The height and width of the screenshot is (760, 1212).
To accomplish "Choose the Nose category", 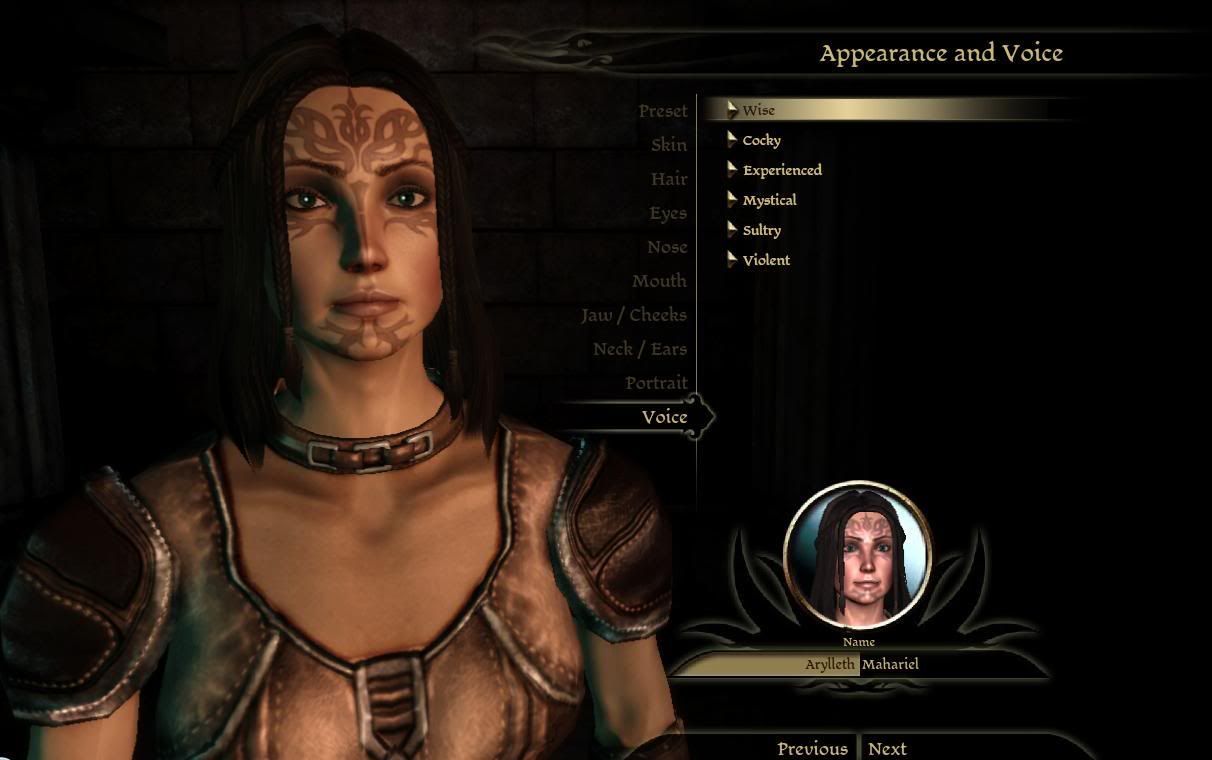I will pyautogui.click(x=666, y=247).
